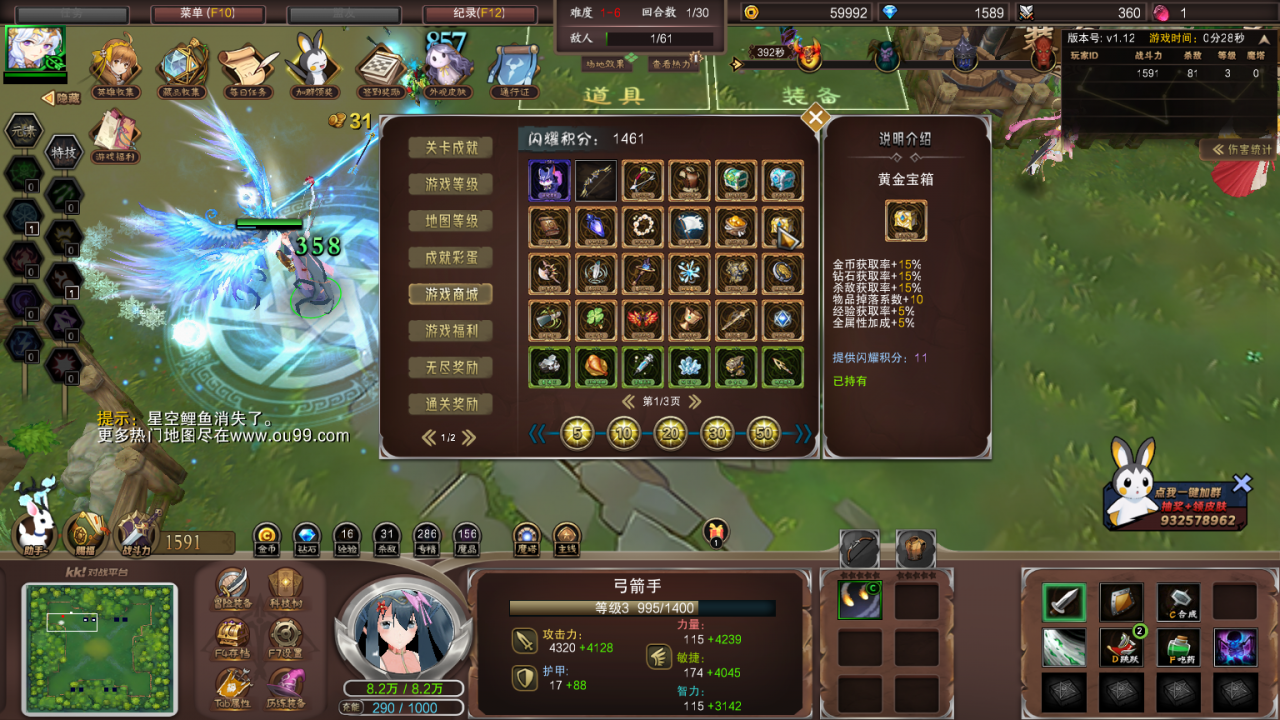The image size is (1280, 720).
Task: Go to next shop page with right arrows
Action: (x=697, y=399)
